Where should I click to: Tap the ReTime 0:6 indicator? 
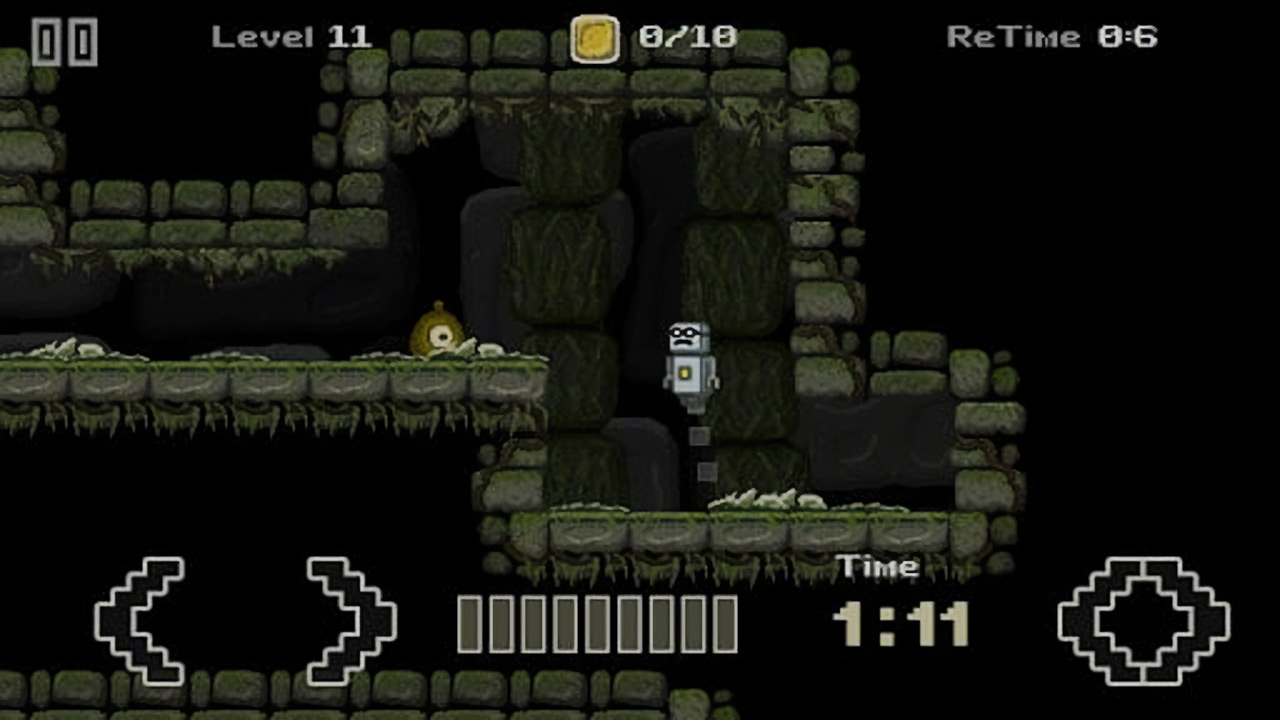click(1052, 36)
